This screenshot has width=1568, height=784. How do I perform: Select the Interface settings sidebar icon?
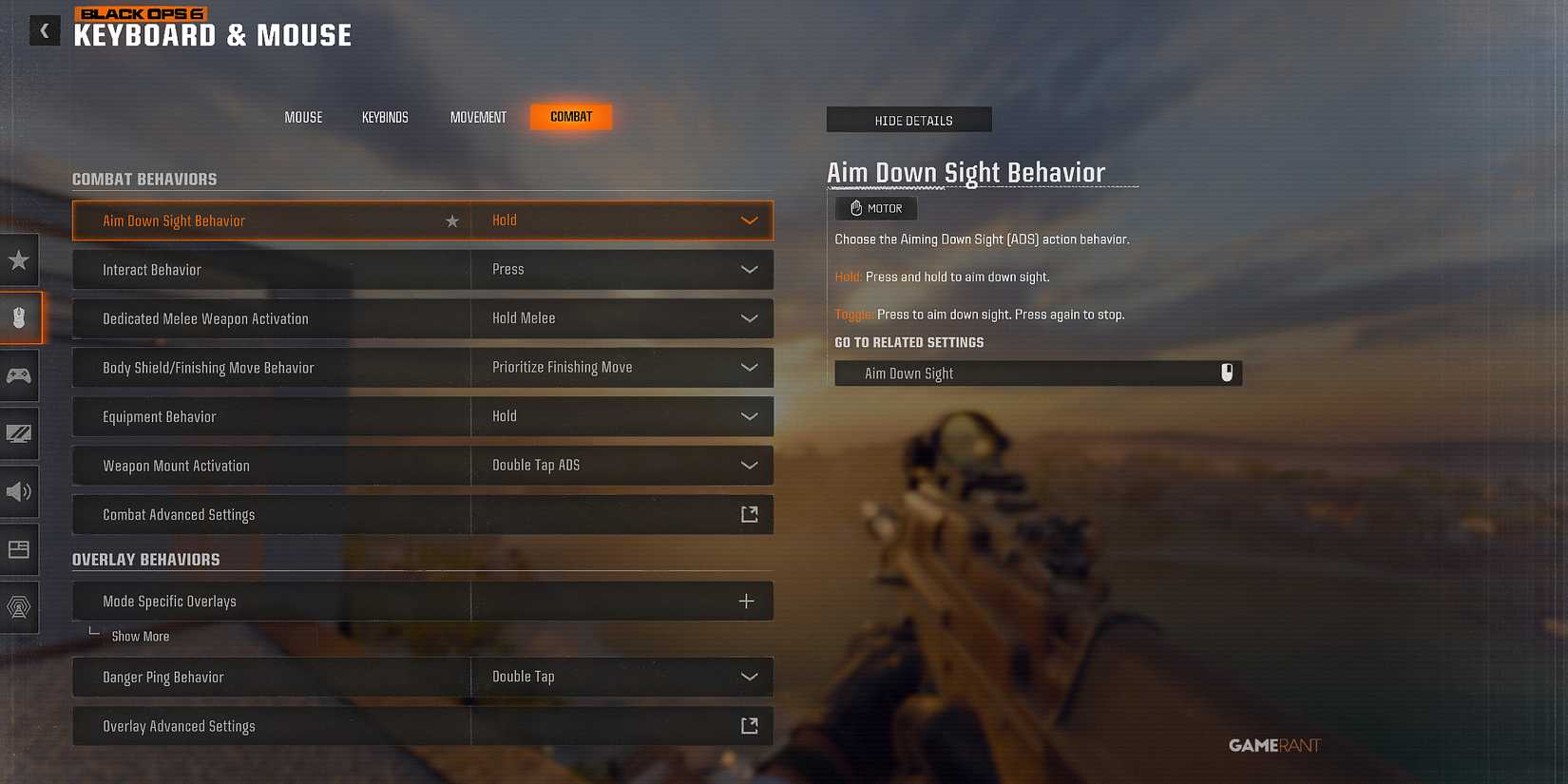click(19, 549)
